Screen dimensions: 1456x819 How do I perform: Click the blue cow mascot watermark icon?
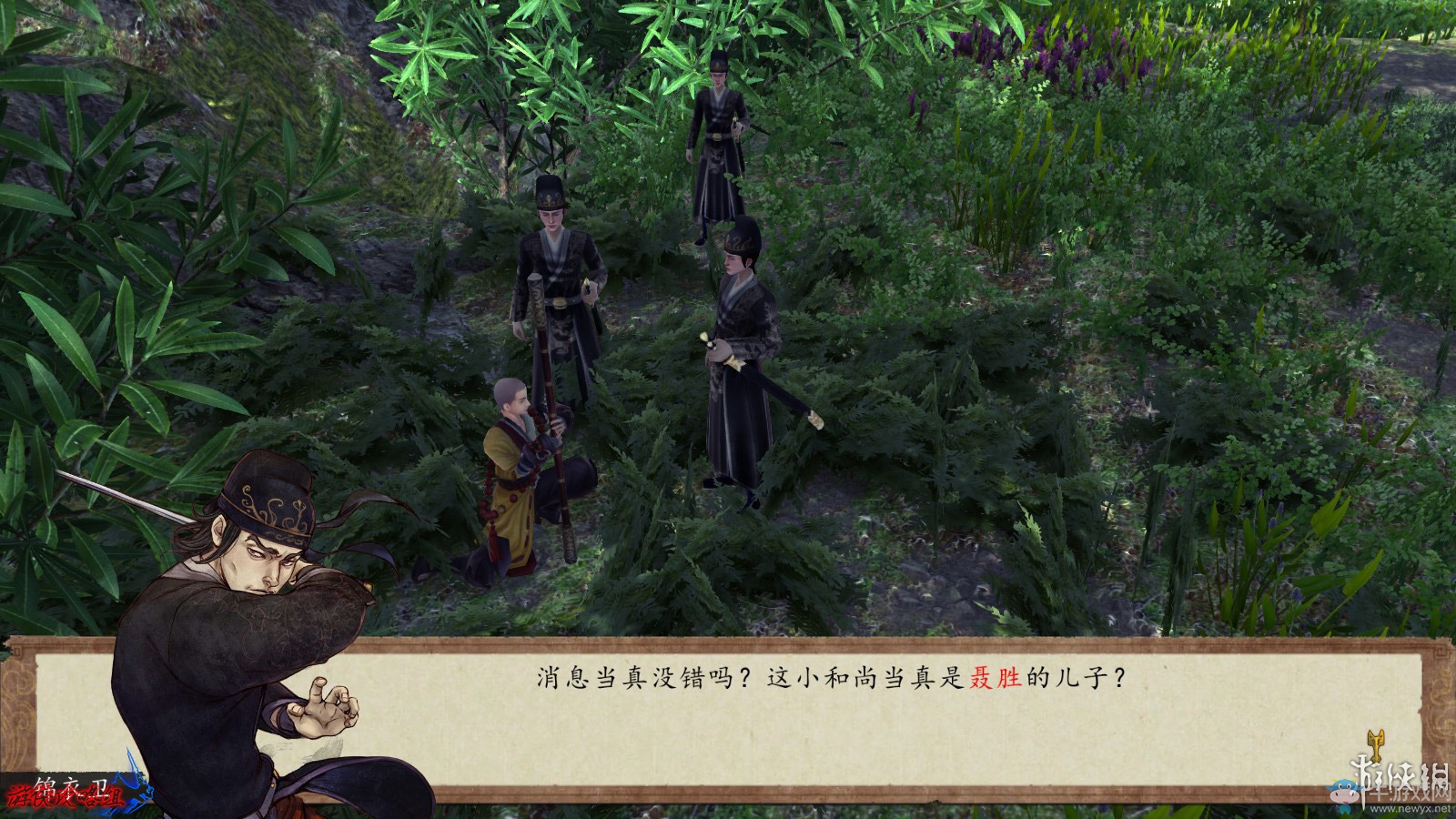point(1344,794)
